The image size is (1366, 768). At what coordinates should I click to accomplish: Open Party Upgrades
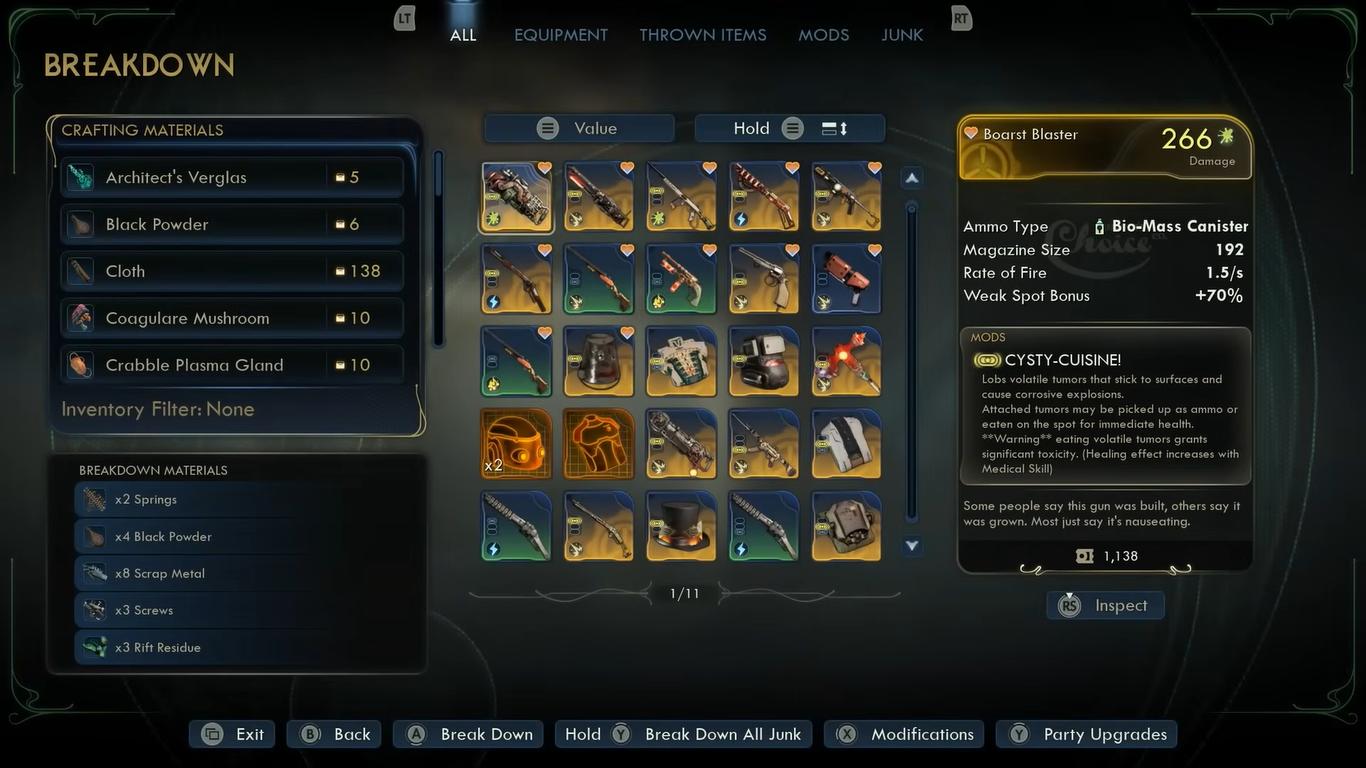pyautogui.click(x=1087, y=734)
